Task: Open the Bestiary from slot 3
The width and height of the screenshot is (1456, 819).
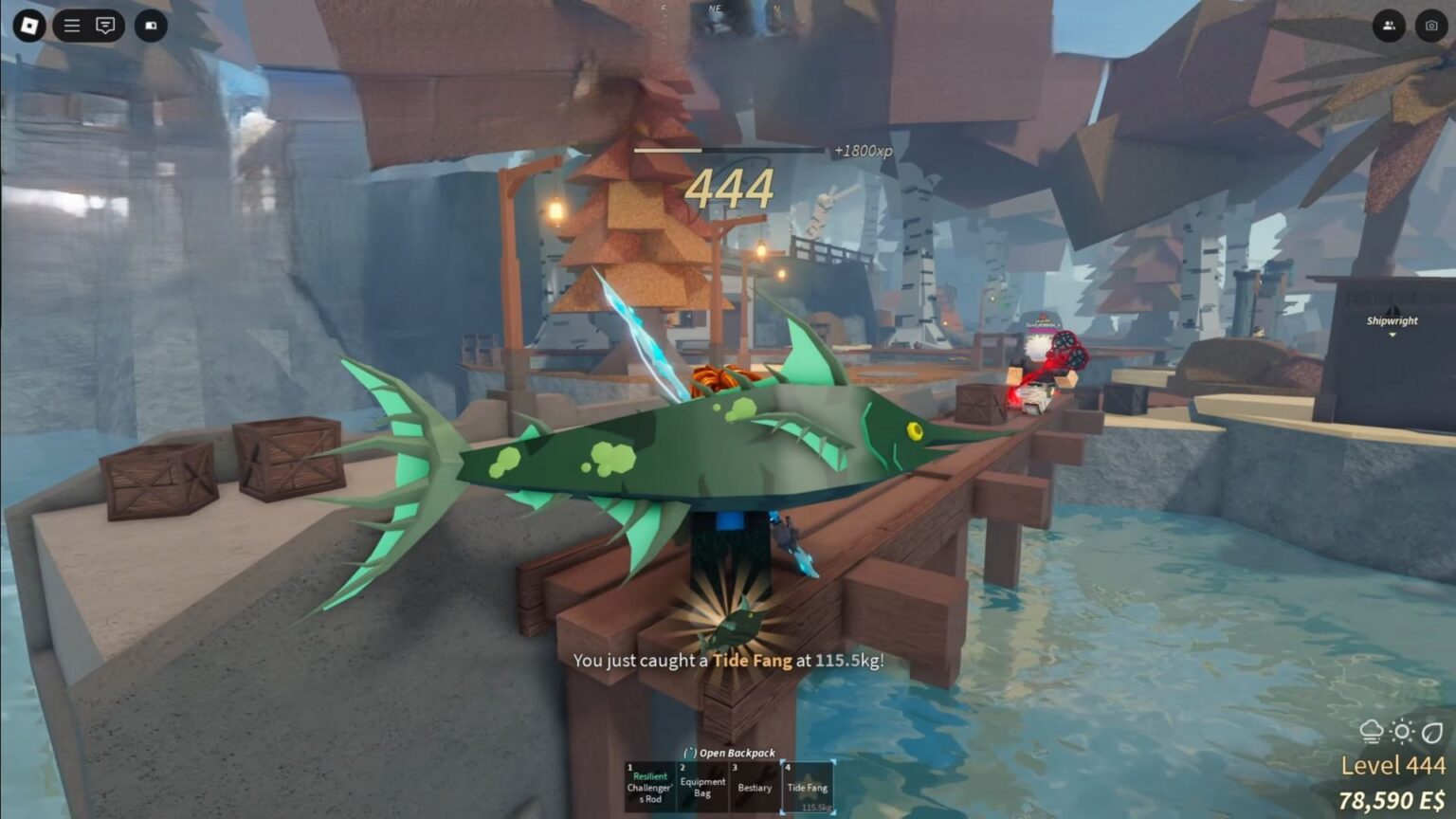Action: coord(755,787)
